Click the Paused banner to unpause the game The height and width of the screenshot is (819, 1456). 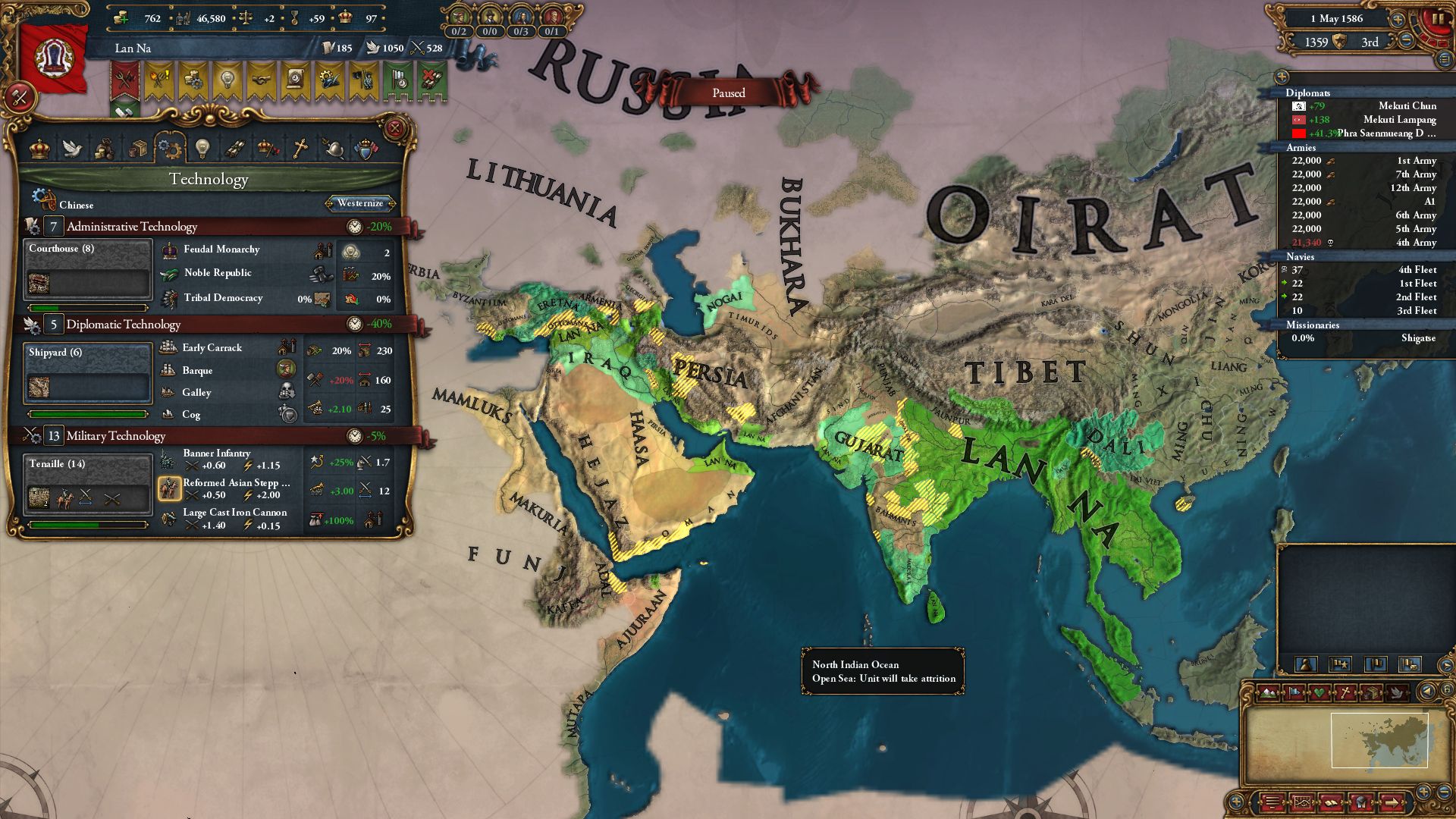(729, 93)
